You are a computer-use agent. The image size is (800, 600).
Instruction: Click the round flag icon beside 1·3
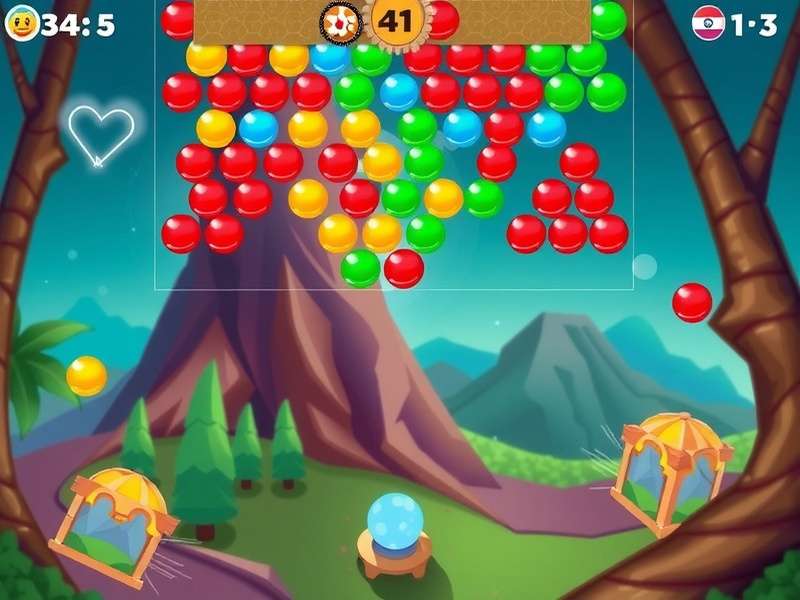point(708,24)
